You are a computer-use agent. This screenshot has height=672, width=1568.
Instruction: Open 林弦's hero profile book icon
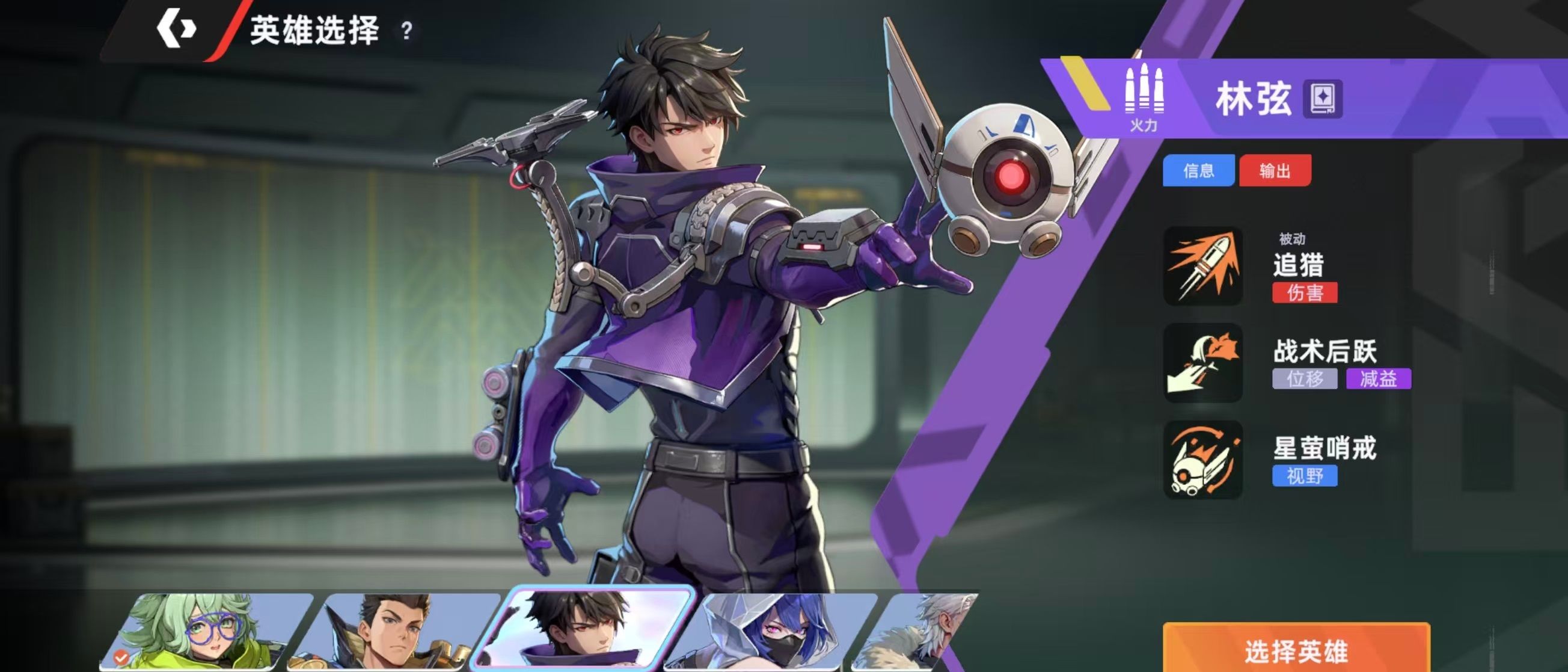(1323, 99)
